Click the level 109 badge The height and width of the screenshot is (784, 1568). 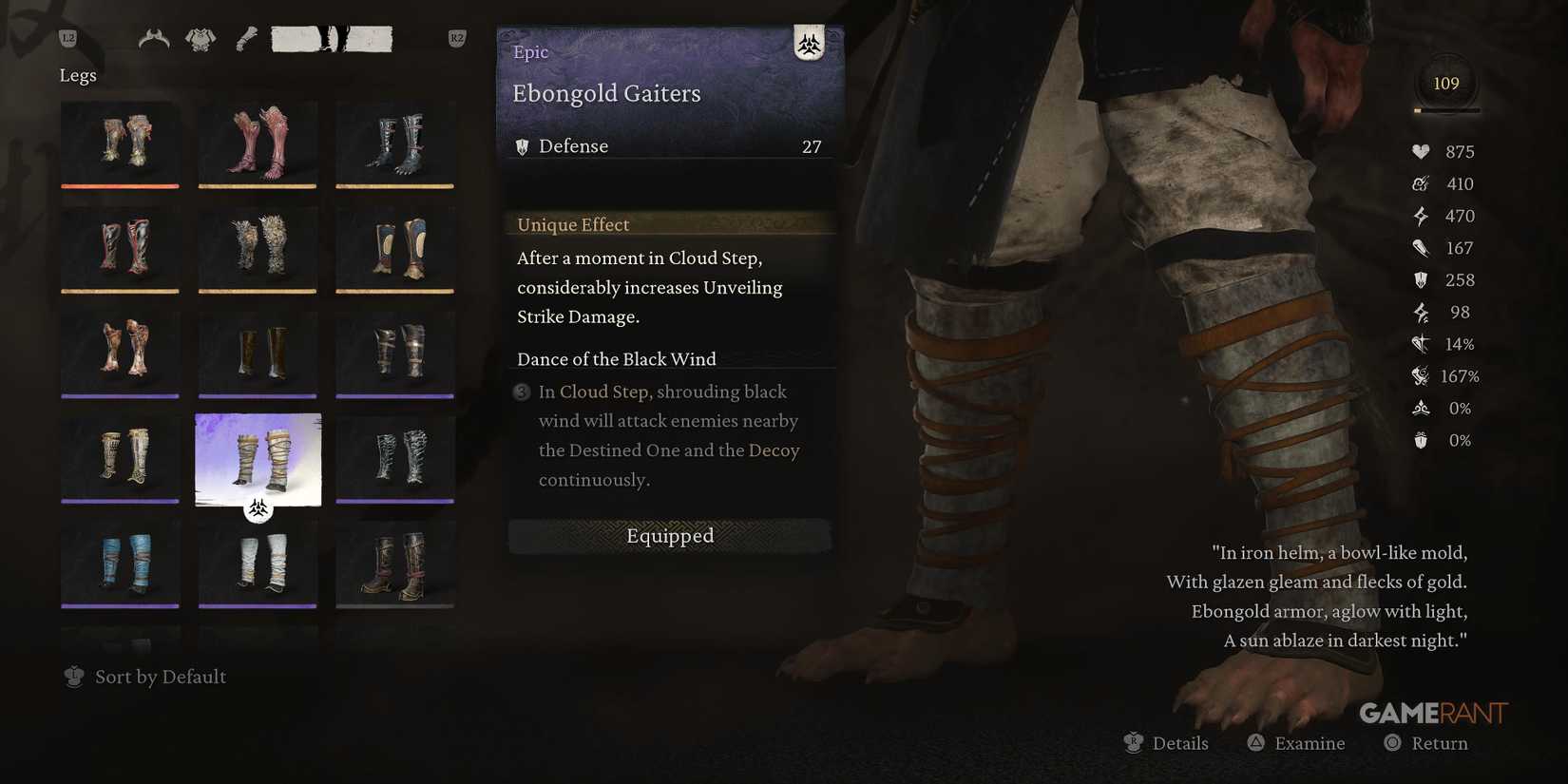click(1446, 83)
